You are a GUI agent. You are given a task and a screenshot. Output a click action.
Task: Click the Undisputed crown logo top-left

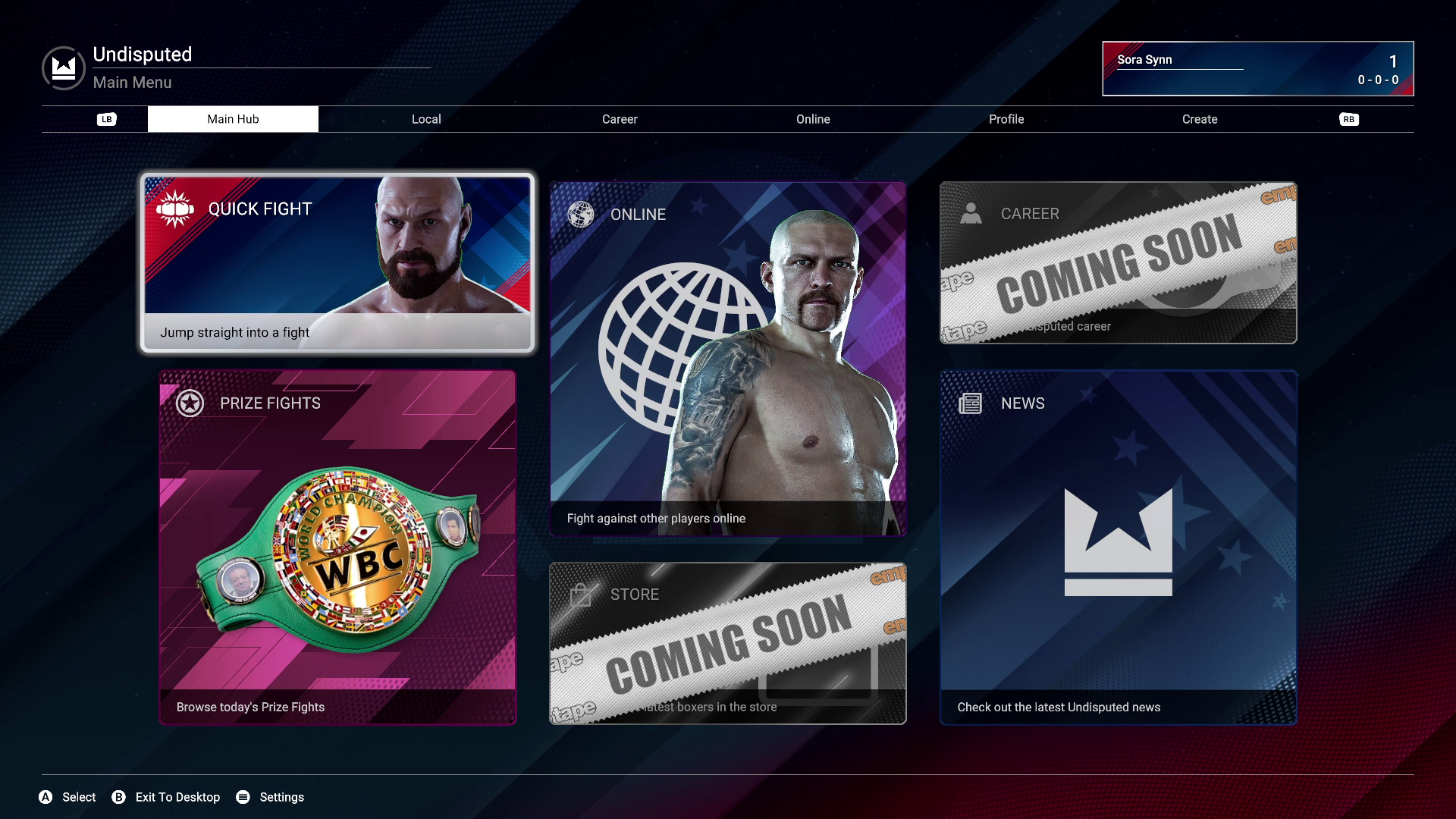click(62, 67)
